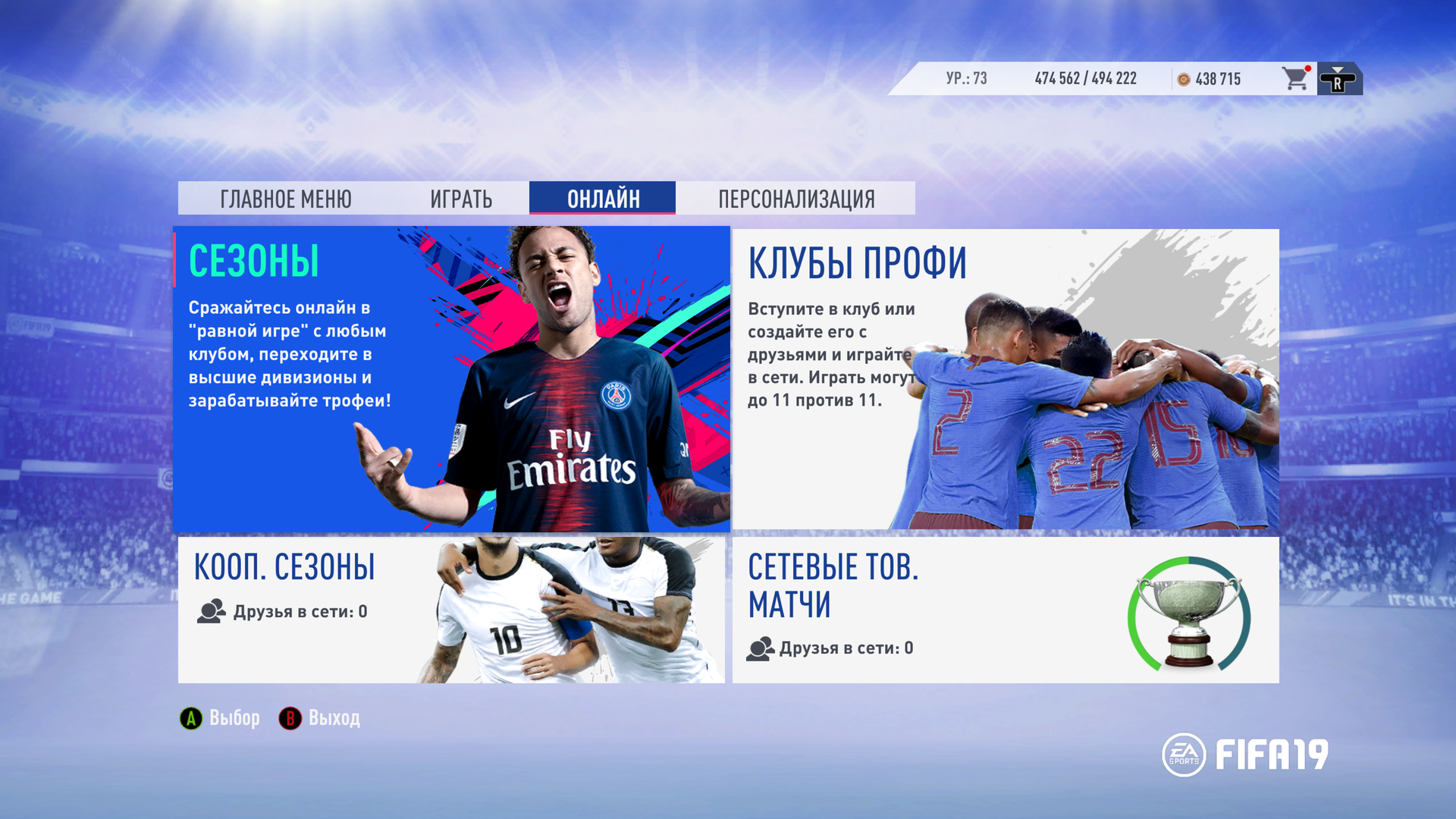The width and height of the screenshot is (1456, 819).
Task: Click the red B Выход button icon
Action: pyautogui.click(x=292, y=717)
